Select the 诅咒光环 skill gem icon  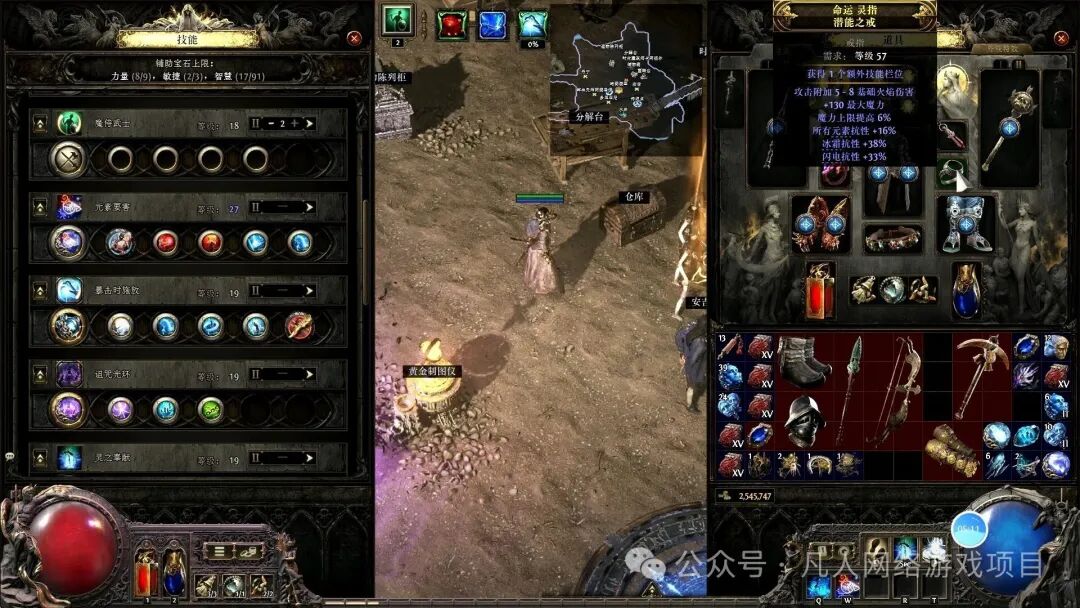coord(69,375)
